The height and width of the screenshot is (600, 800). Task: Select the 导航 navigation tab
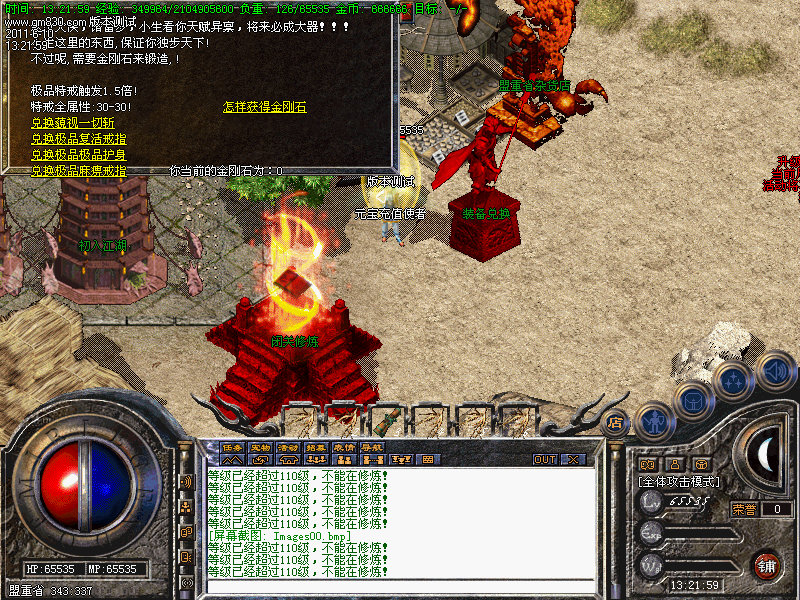tap(372, 447)
